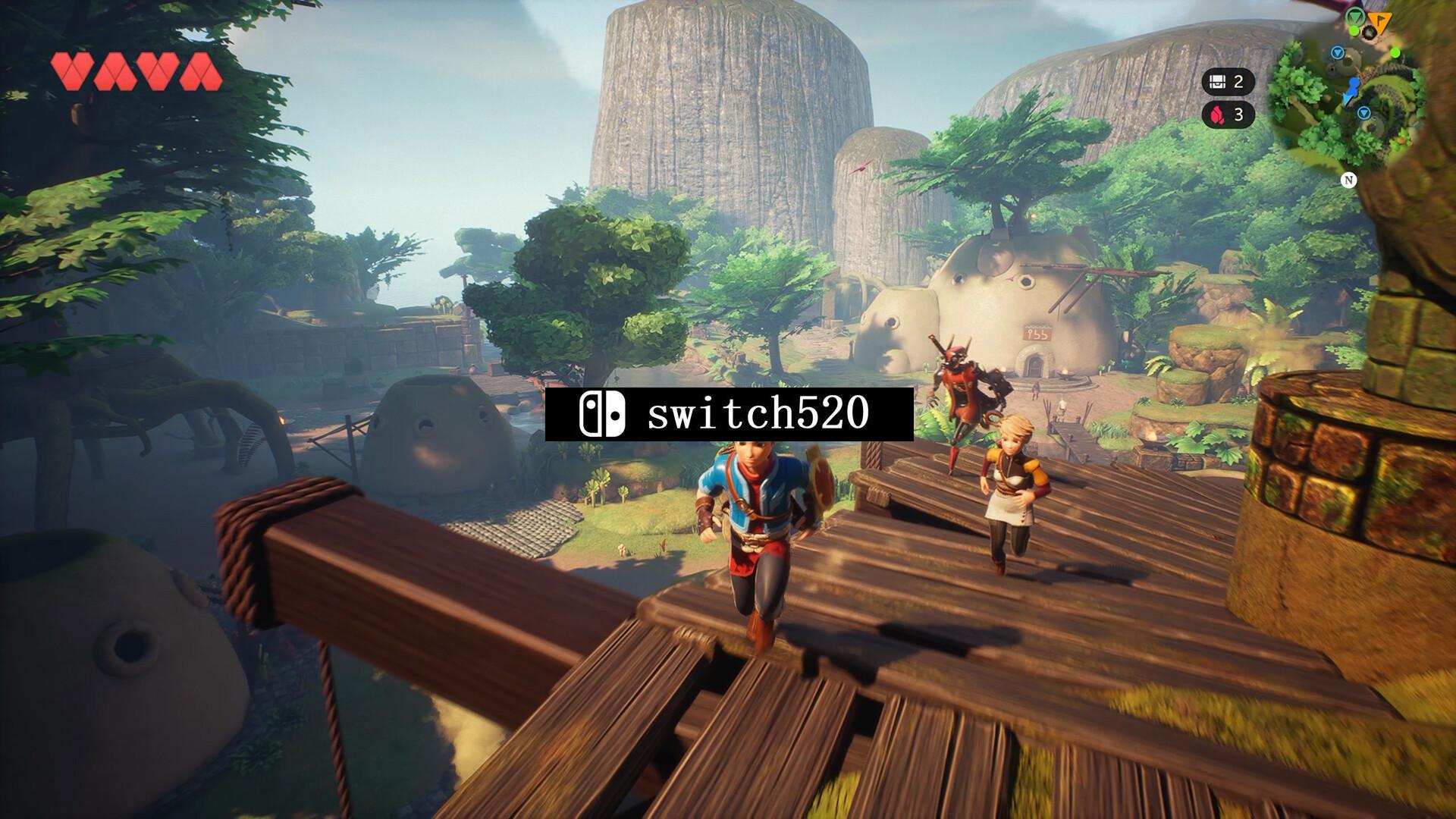Click the treasure chest counter icon
Image resolution: width=1456 pixels, height=819 pixels.
coord(1218,81)
